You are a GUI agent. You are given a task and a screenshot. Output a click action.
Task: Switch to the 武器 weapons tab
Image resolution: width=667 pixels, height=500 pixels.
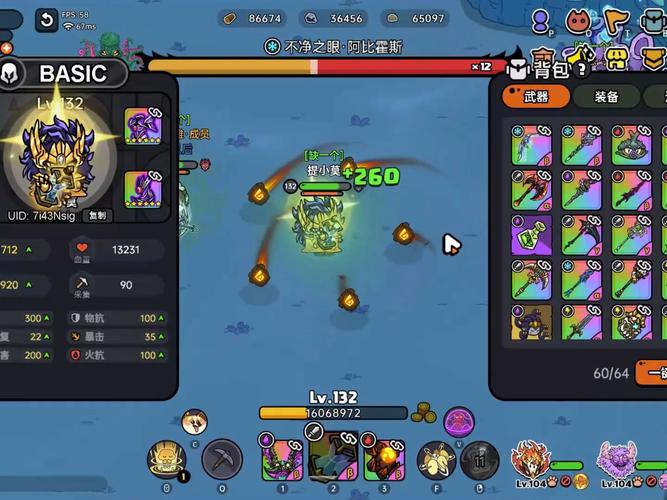537,97
